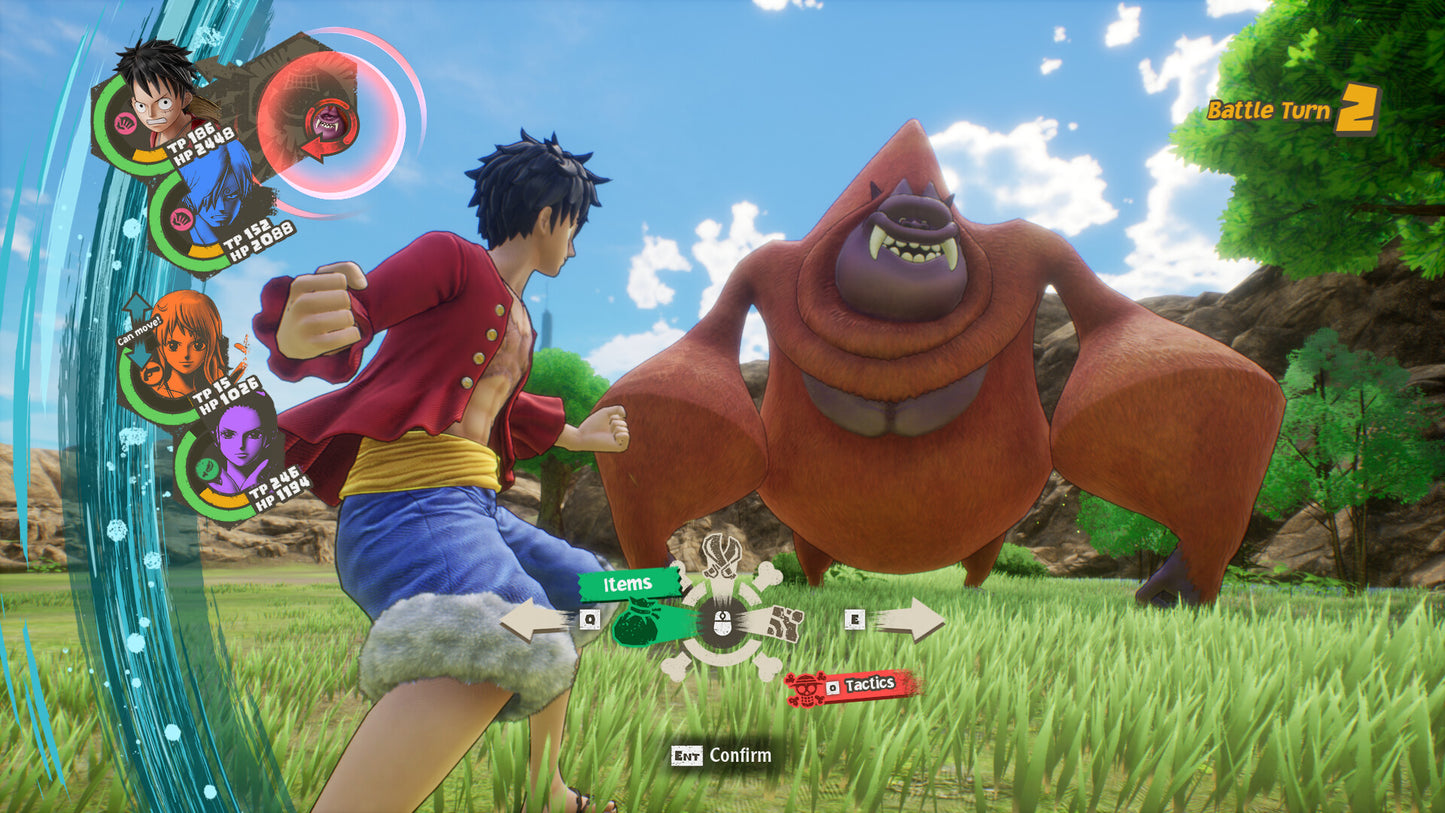Switch to the Items command tab
Image resolution: width=1445 pixels, height=813 pixels.
[628, 584]
